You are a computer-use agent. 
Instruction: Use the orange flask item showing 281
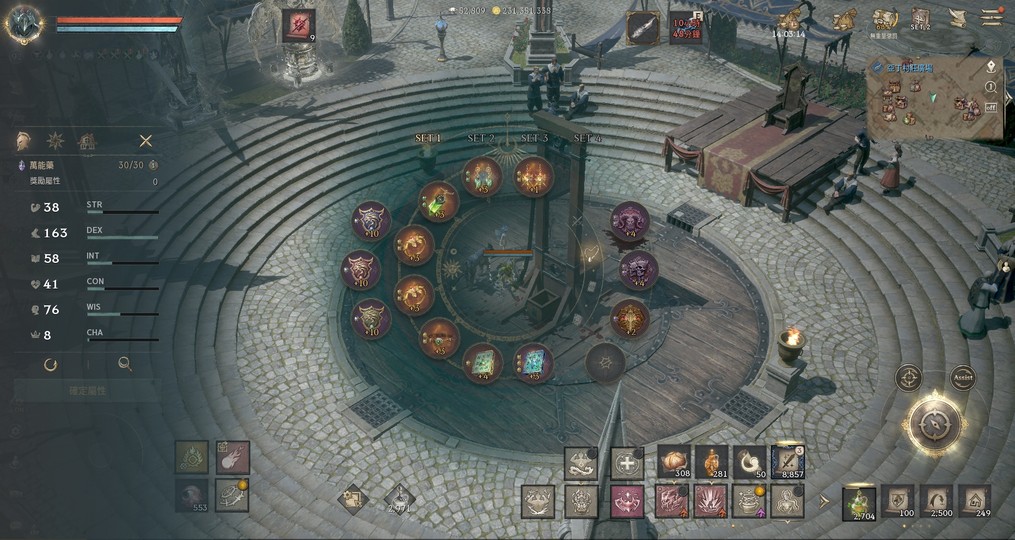pos(711,462)
